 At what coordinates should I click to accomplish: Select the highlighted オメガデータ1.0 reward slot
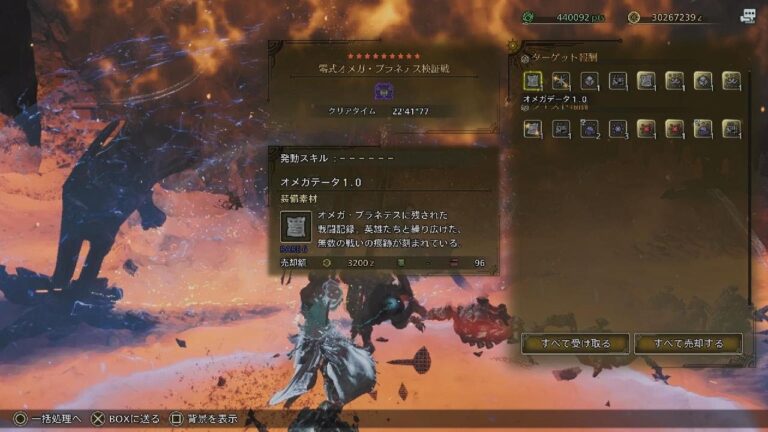point(533,80)
